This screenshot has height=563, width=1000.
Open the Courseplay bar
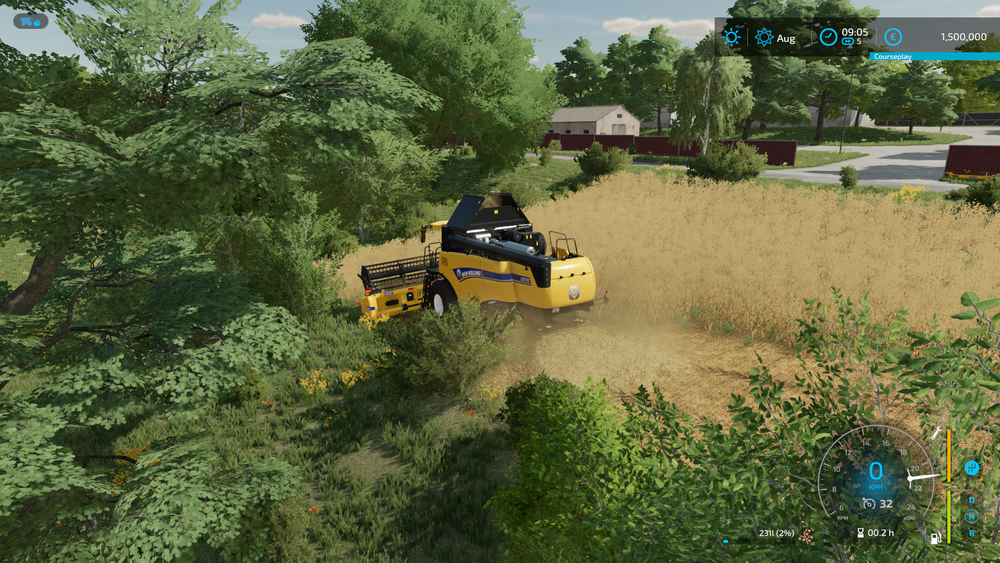[934, 57]
